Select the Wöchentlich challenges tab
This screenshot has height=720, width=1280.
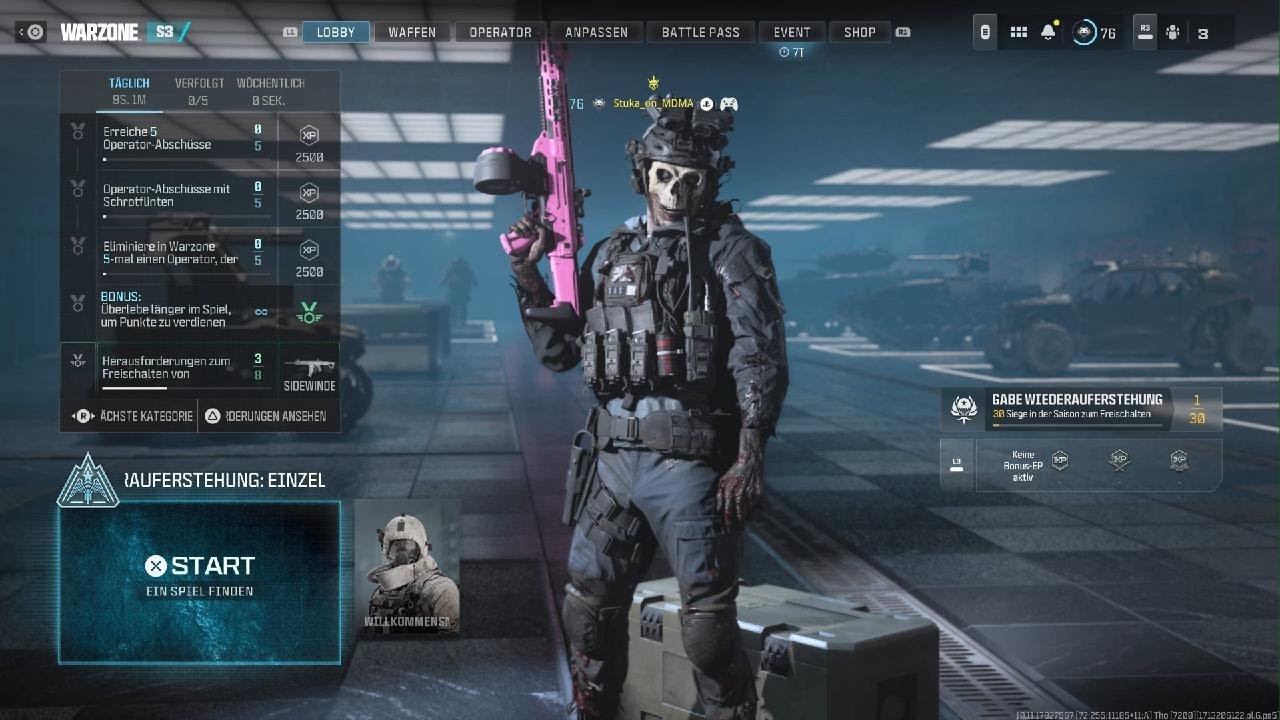pyautogui.click(x=270, y=90)
